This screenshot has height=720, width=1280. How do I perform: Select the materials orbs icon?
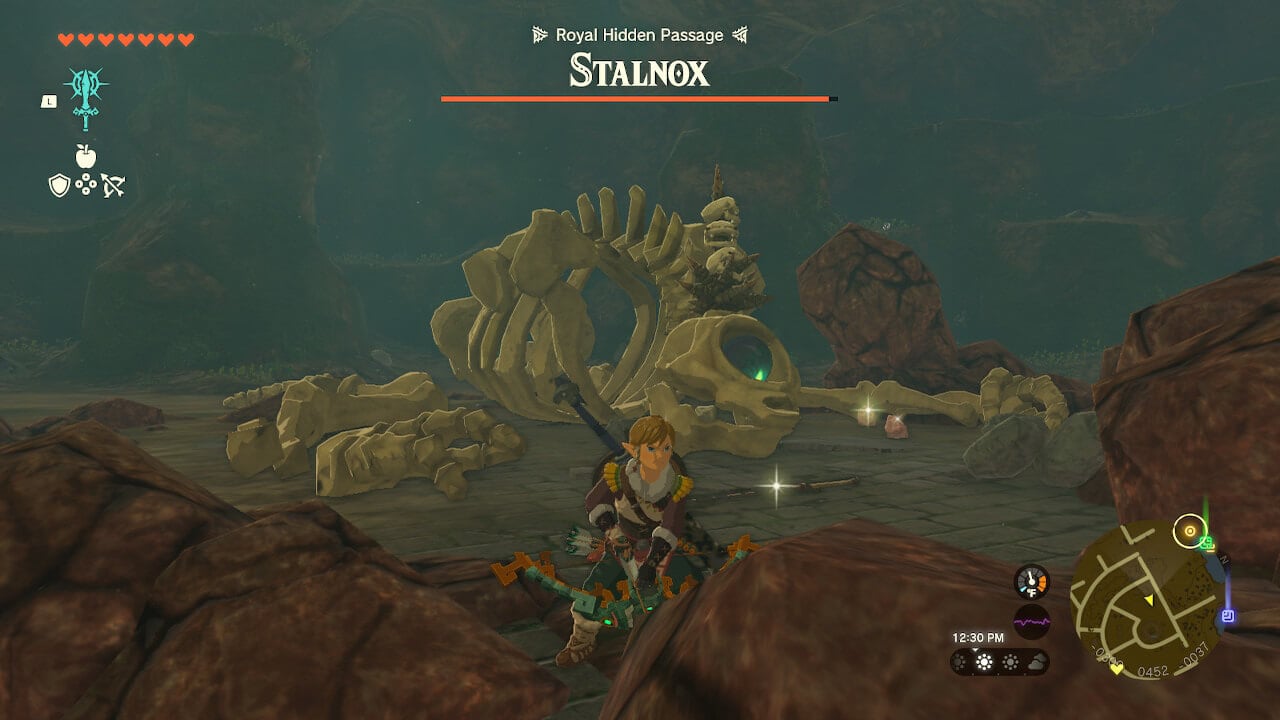click(88, 184)
